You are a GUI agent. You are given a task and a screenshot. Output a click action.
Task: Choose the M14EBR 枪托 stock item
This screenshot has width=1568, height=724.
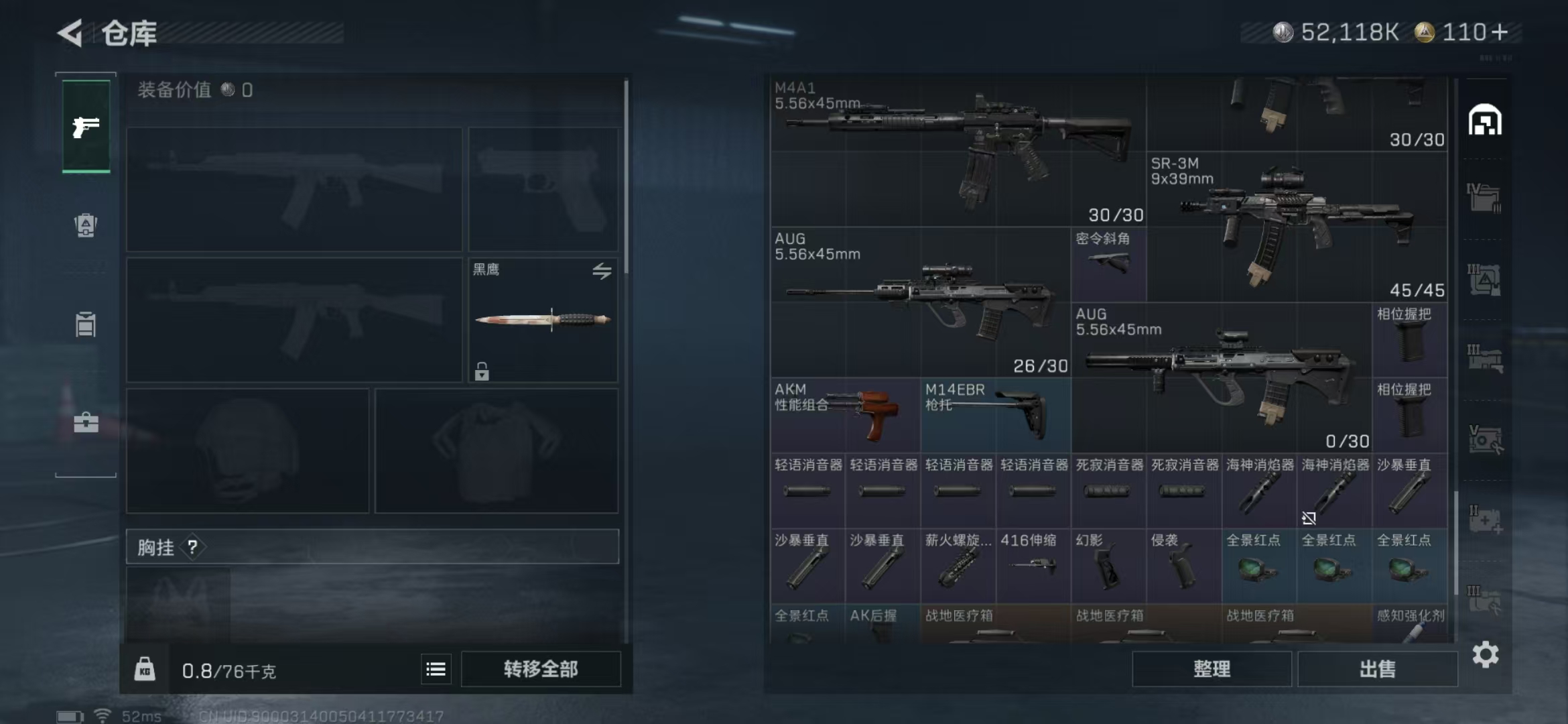click(x=996, y=415)
